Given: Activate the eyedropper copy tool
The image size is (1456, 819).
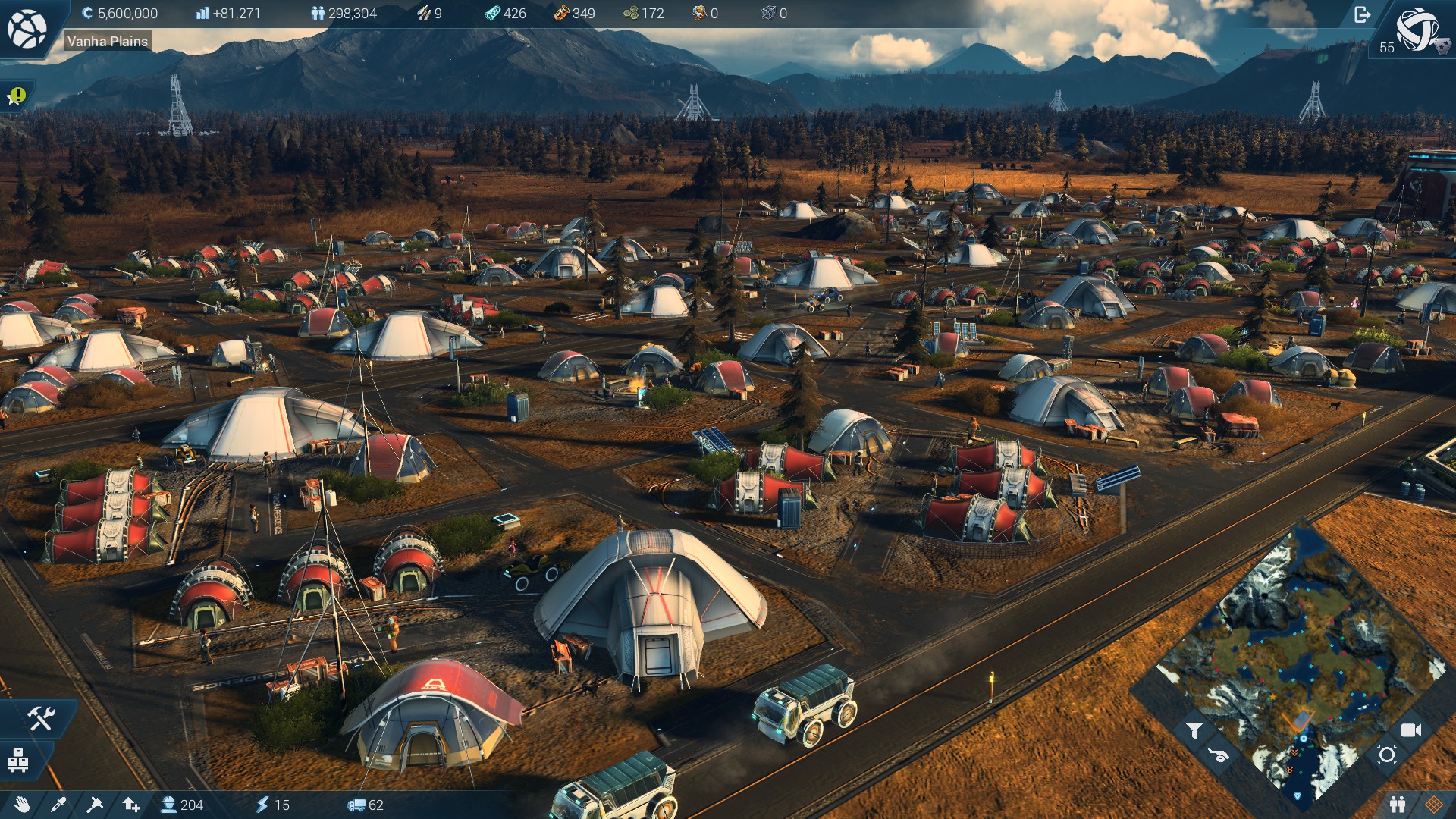Looking at the screenshot, I should click(58, 805).
